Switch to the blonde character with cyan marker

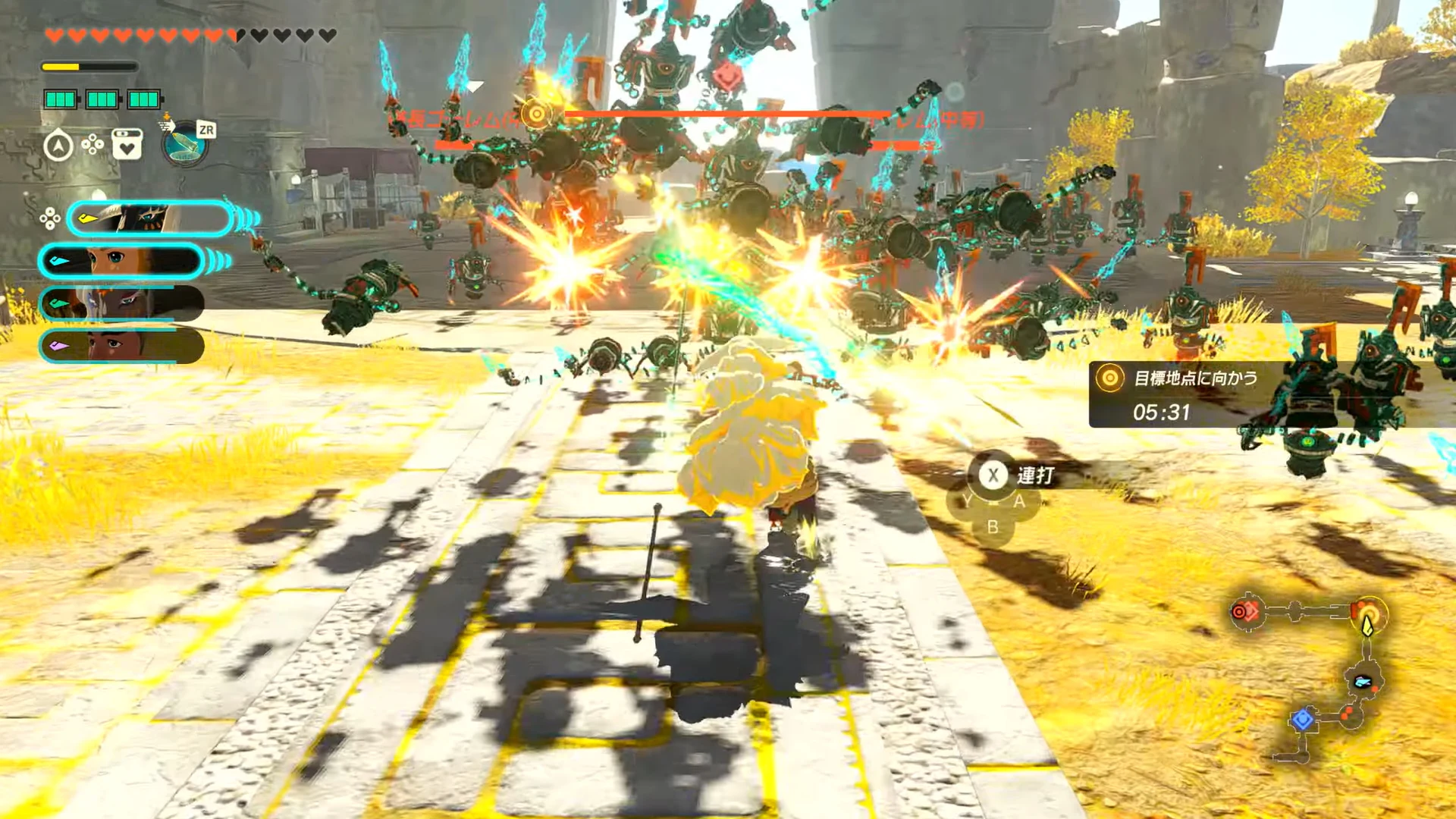click(x=121, y=262)
